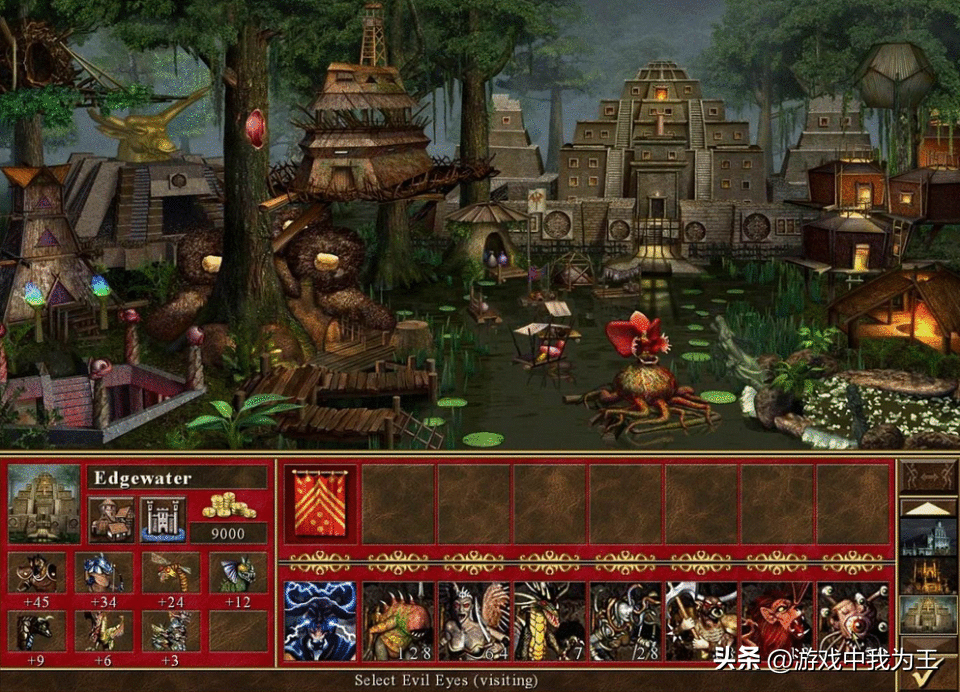Image resolution: width=960 pixels, height=692 pixels.
Task: Click the split stack arrows button
Action: click(929, 476)
